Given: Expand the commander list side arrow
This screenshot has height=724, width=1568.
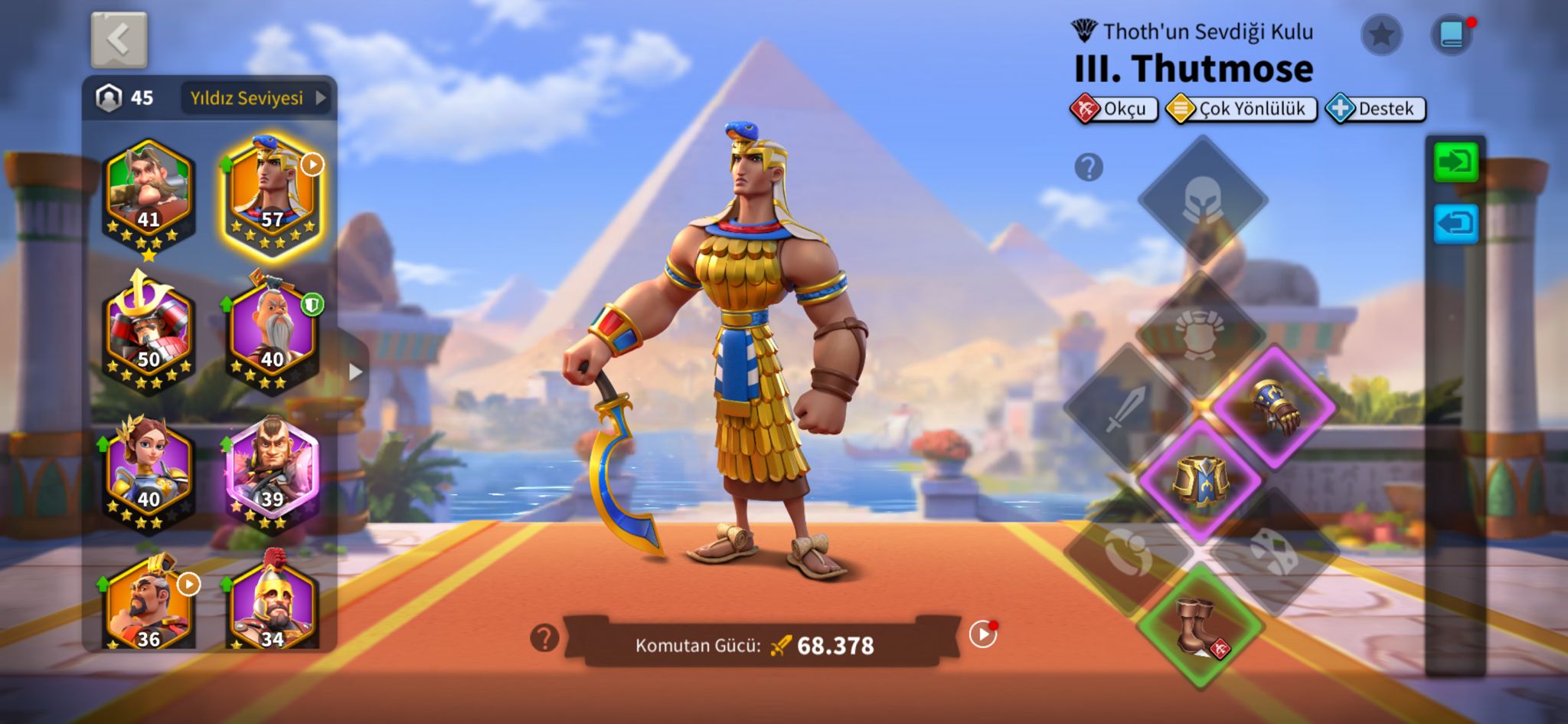Looking at the screenshot, I should [x=355, y=372].
